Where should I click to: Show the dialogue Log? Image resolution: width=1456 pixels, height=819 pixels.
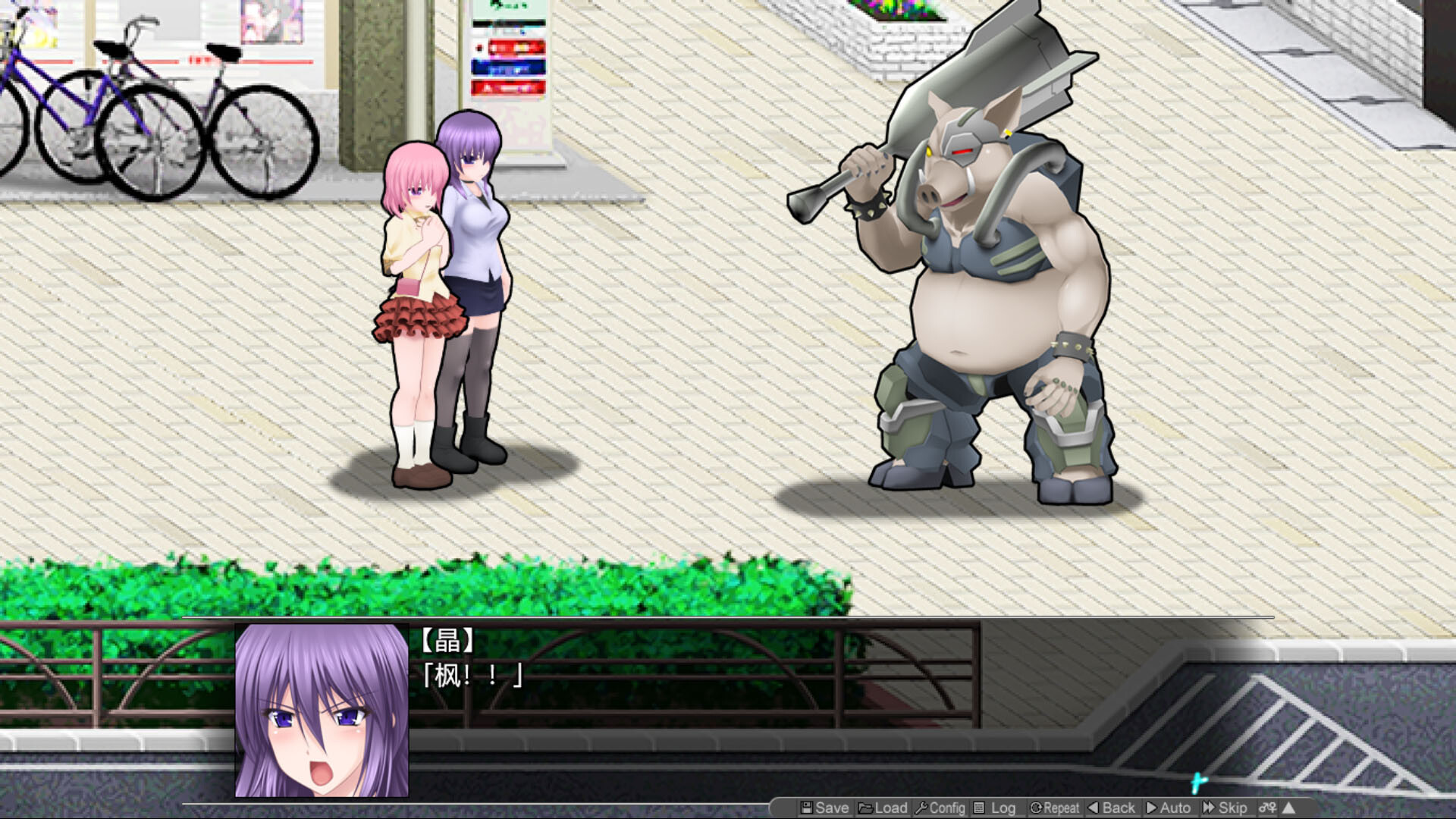pos(995,808)
